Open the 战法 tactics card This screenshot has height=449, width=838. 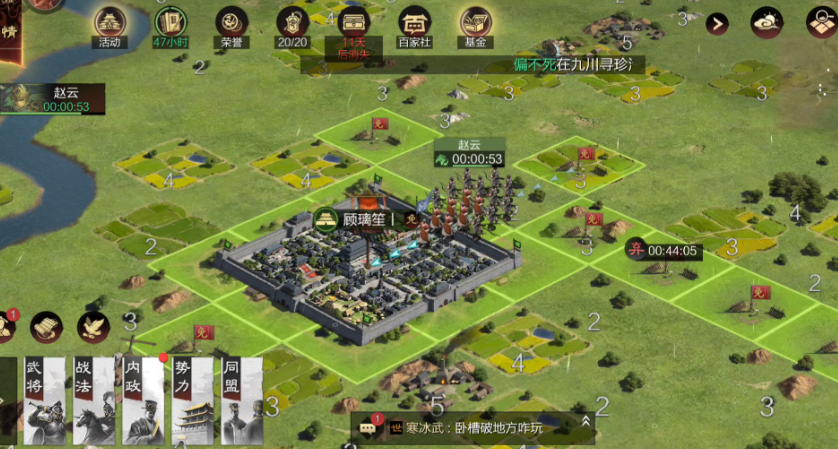tap(91, 400)
